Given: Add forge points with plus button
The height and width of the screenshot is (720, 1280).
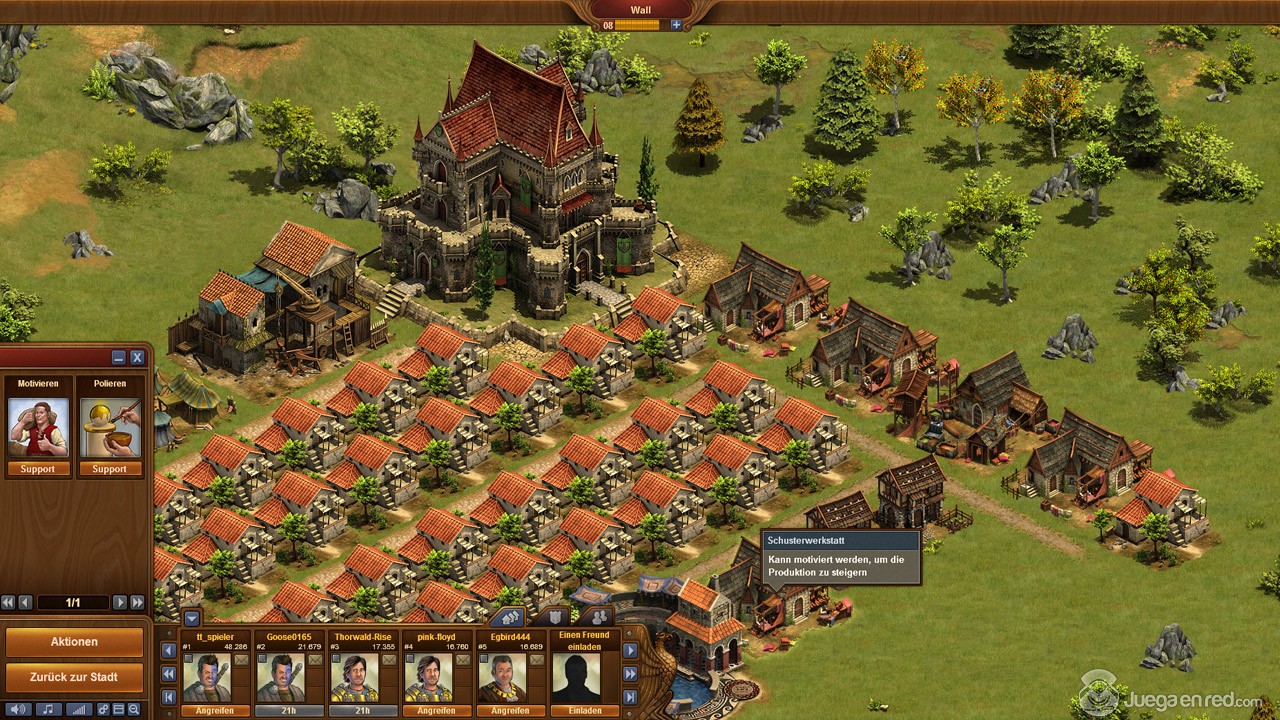Looking at the screenshot, I should coord(676,25).
